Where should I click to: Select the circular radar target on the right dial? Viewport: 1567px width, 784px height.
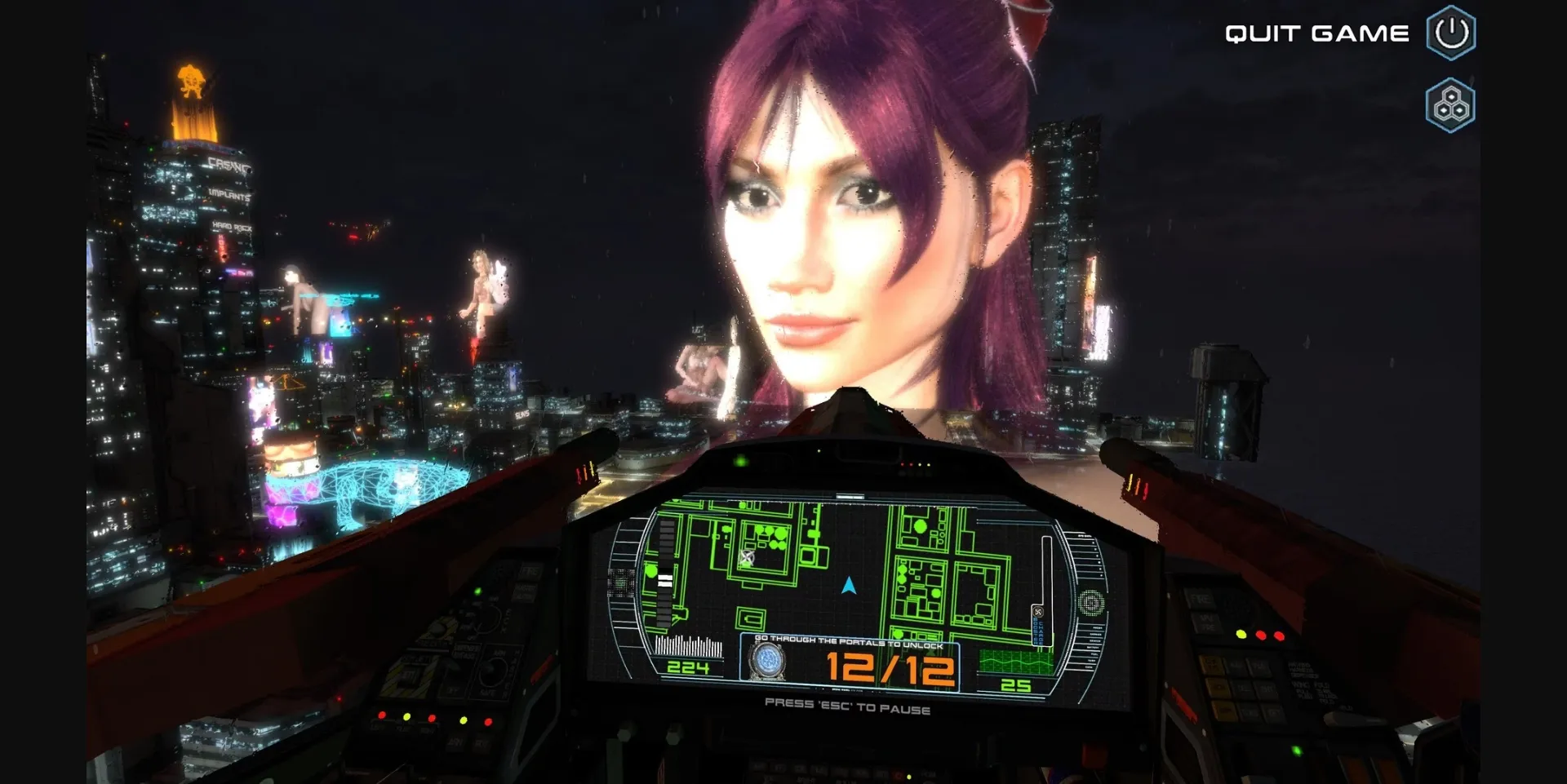coord(1091,601)
